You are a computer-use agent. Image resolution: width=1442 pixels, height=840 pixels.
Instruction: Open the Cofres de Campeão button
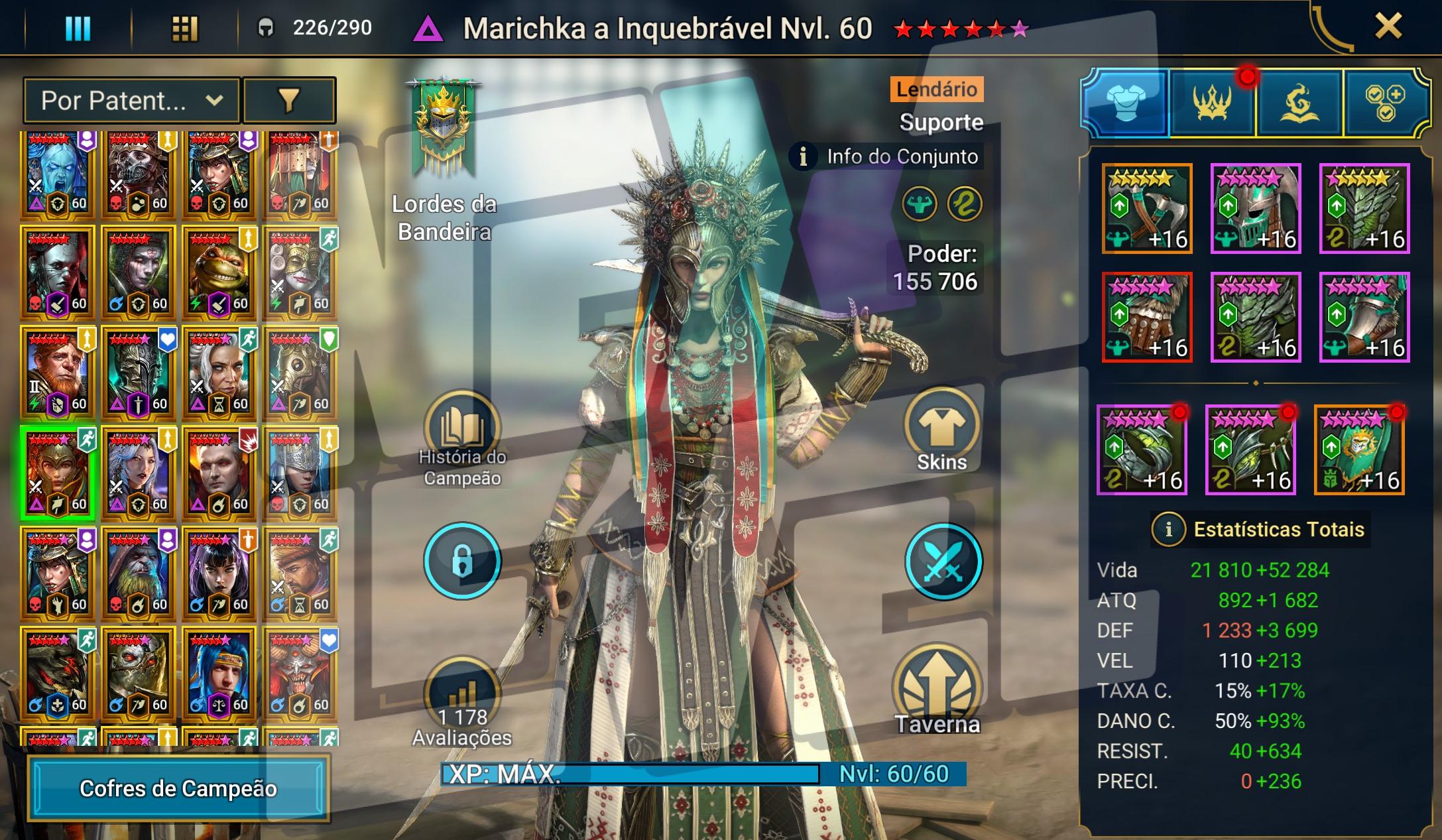178,788
